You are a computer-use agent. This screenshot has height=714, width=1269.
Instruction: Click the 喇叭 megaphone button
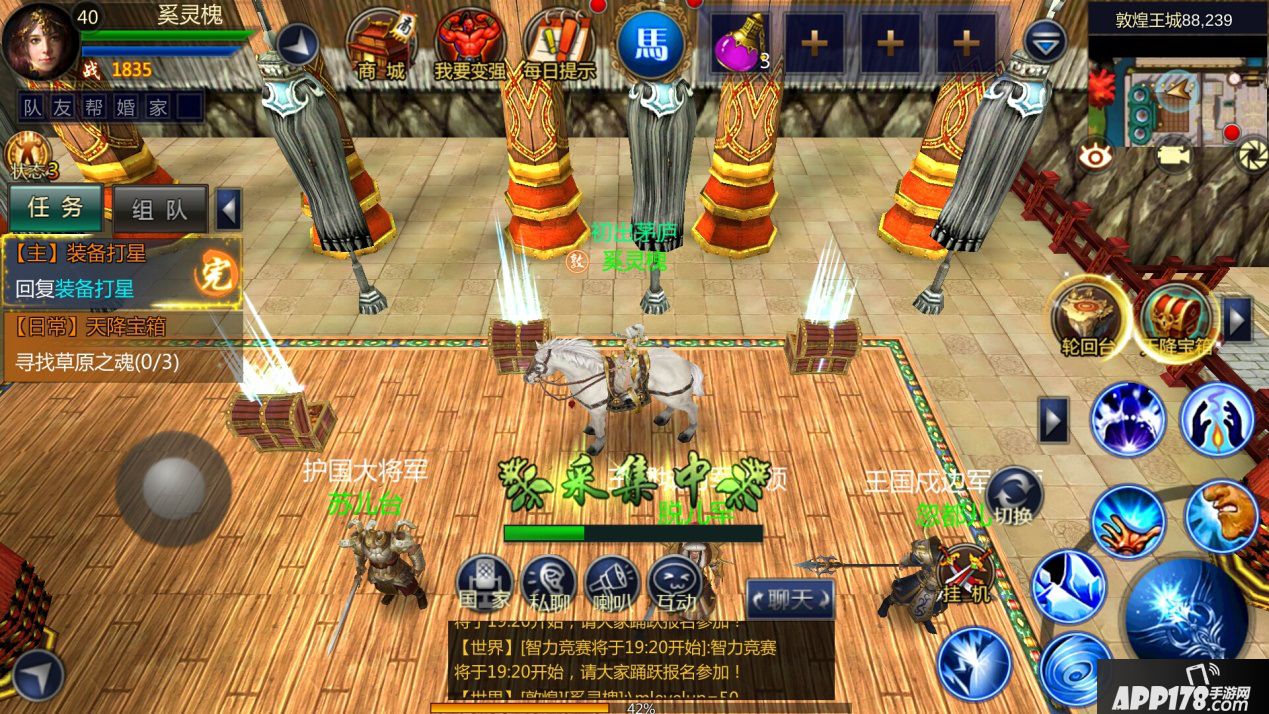612,583
